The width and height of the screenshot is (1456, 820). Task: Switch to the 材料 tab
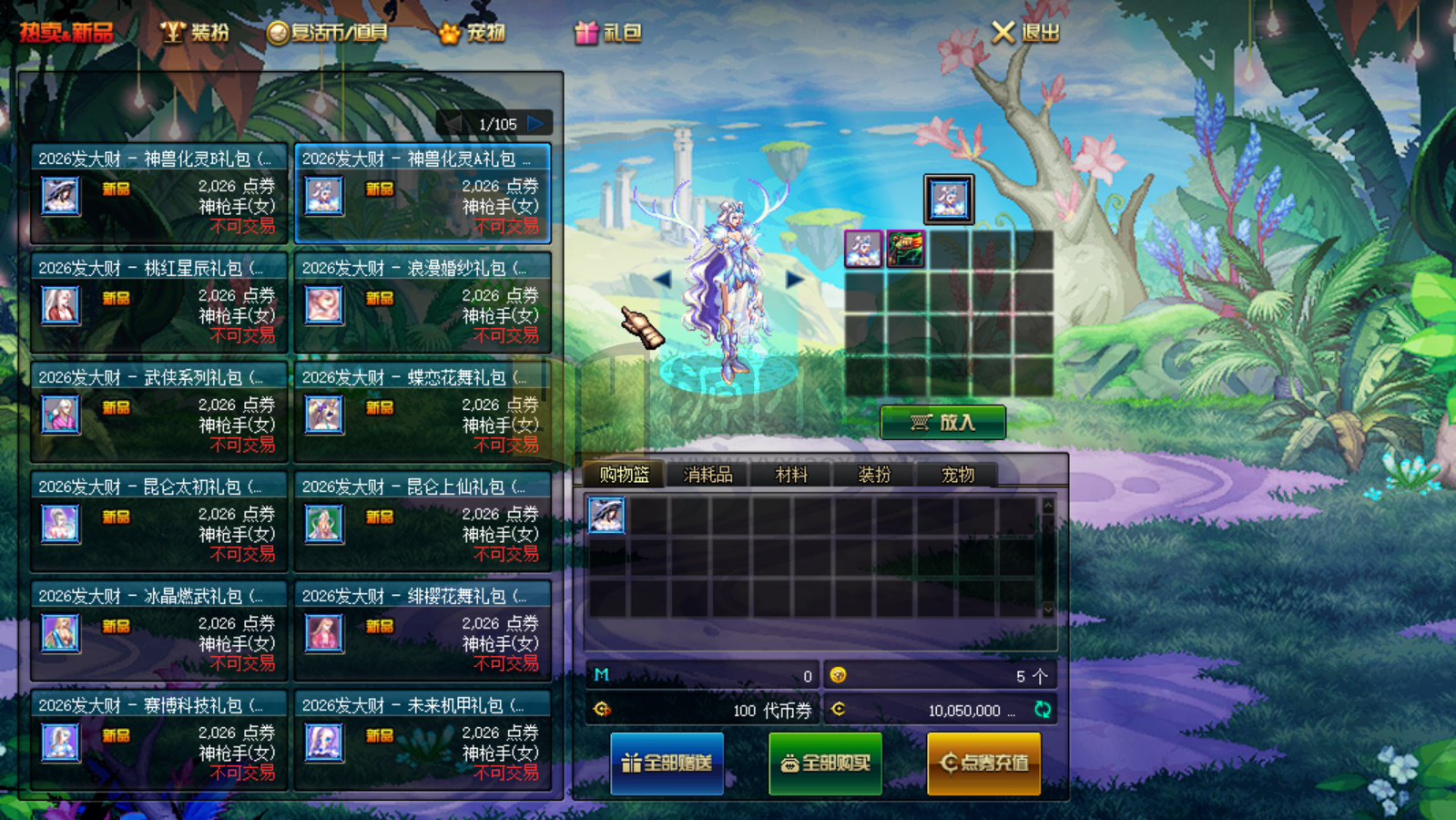coord(790,474)
